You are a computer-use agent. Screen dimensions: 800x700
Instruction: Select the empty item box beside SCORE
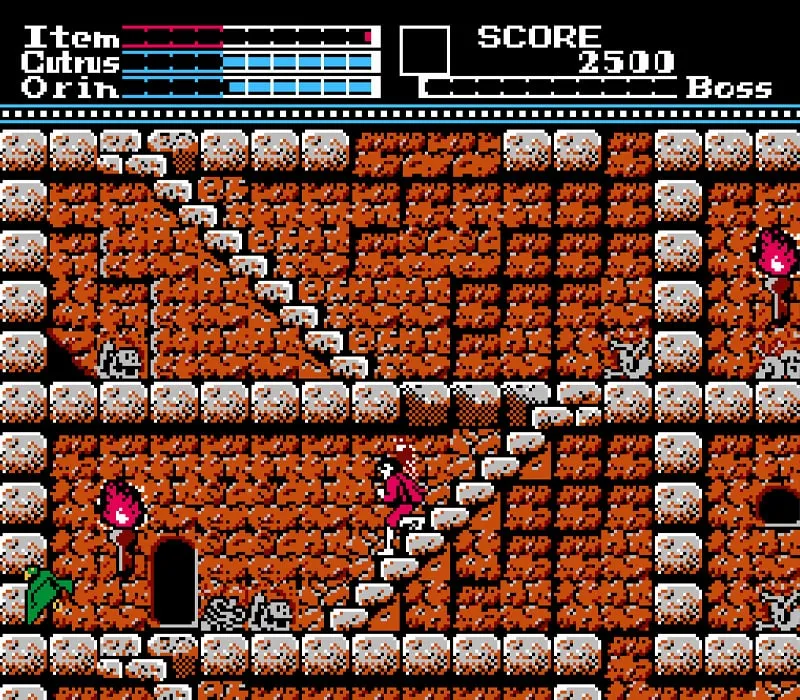[x=425, y=50]
